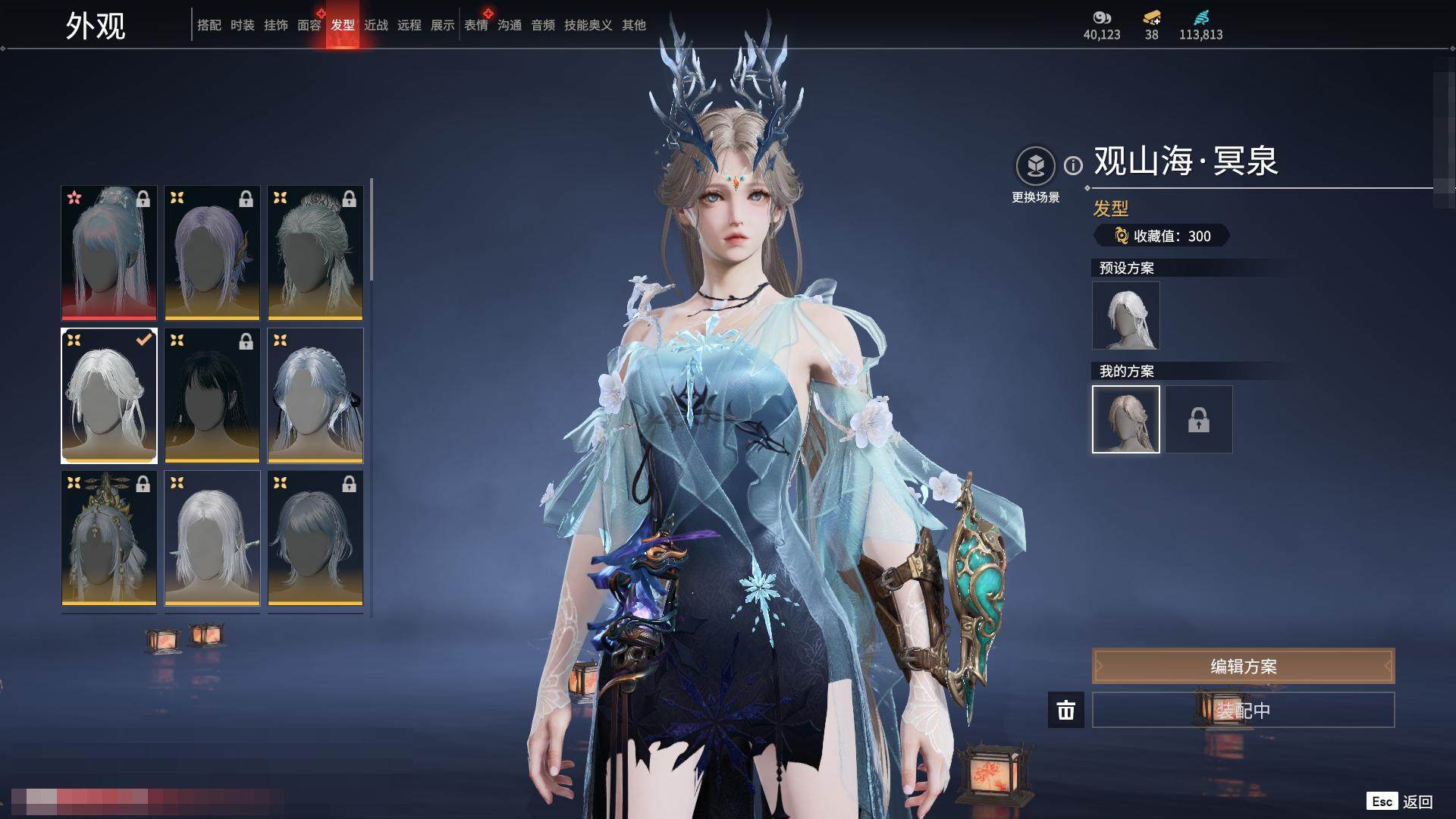Open the 其他 tab

[633, 25]
